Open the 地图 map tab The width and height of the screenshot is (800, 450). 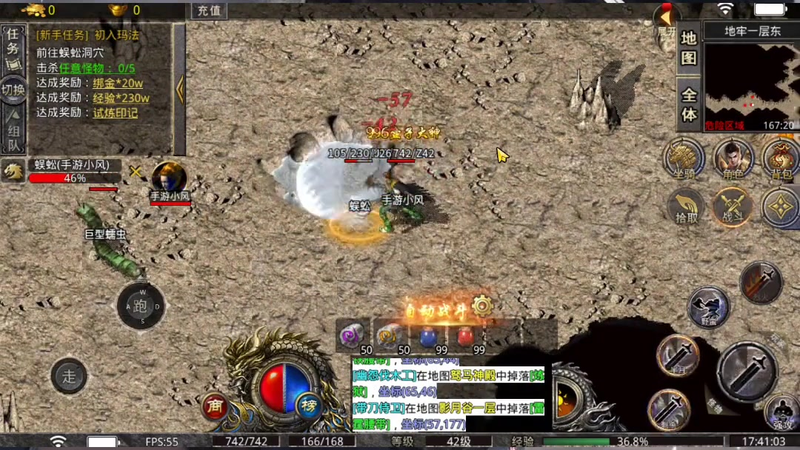tap(689, 48)
